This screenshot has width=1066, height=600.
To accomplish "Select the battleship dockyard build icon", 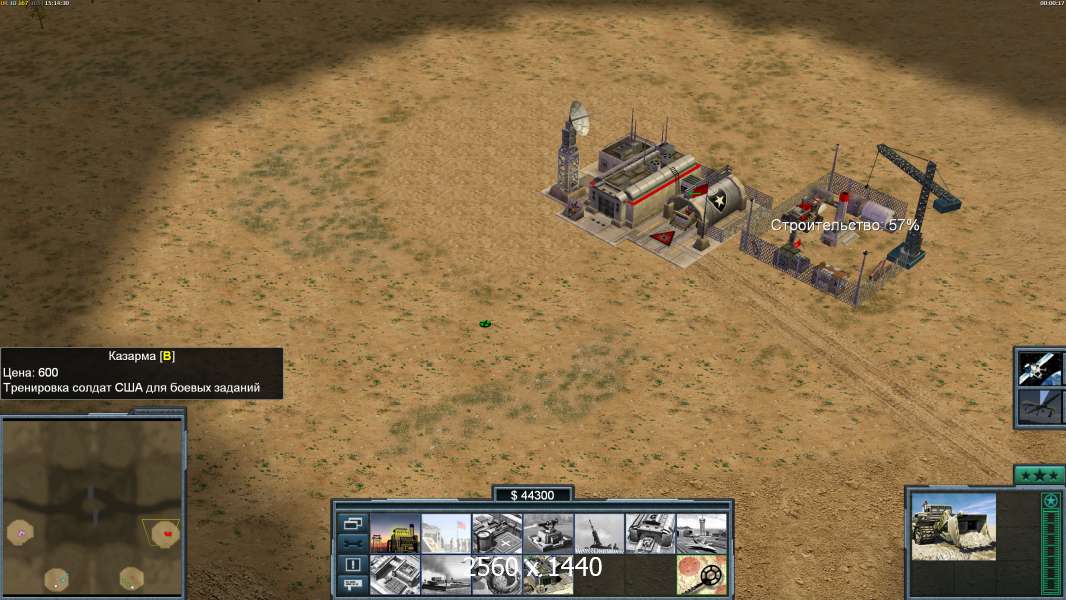I will [446, 575].
